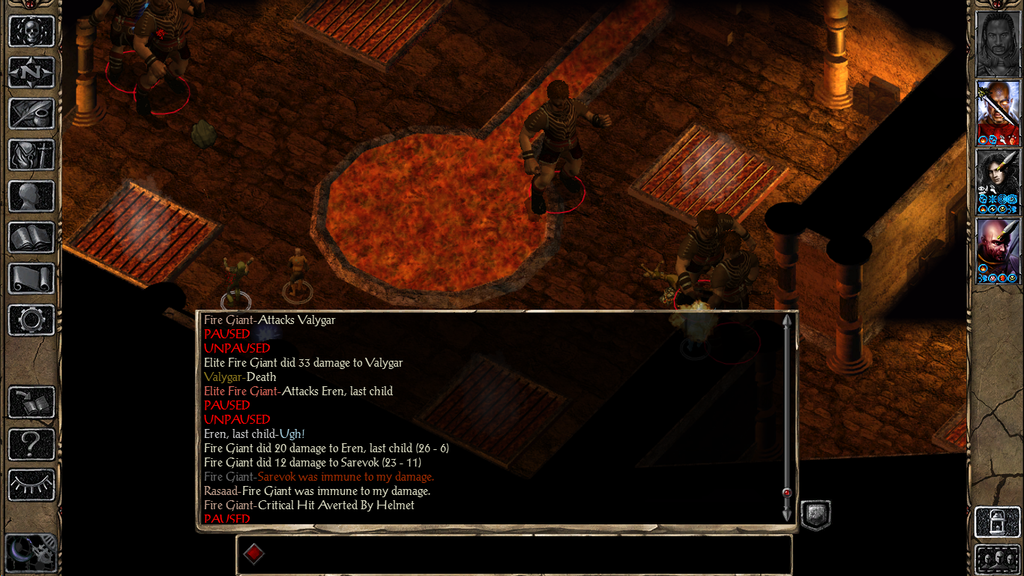The width and height of the screenshot is (1024, 576).
Task: Click the question mark help button
Action: pyautogui.click(x=31, y=443)
